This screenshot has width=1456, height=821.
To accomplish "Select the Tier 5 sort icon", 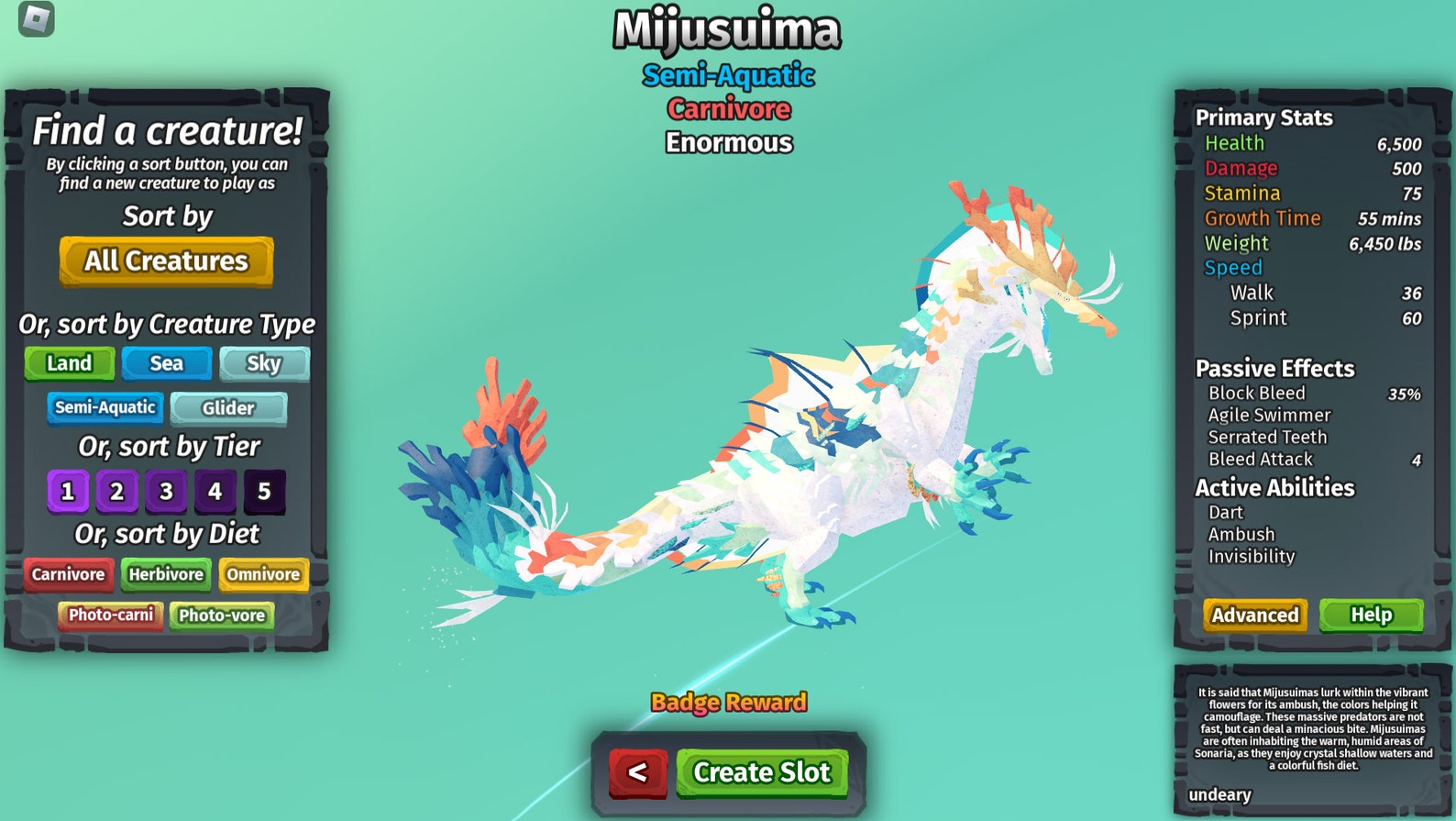I will pyautogui.click(x=265, y=491).
